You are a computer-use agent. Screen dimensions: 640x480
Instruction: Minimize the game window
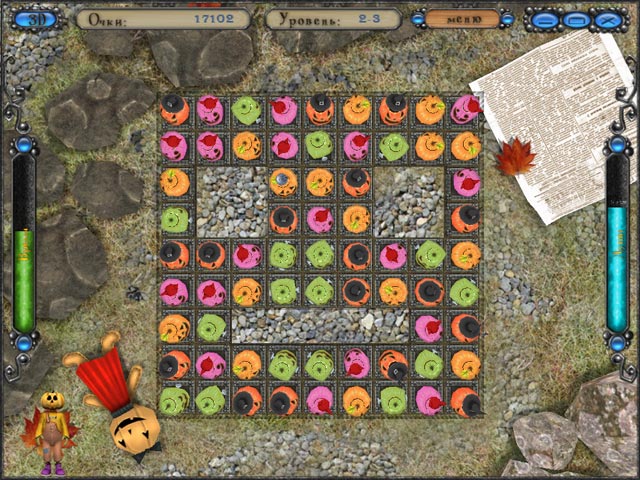[543, 19]
